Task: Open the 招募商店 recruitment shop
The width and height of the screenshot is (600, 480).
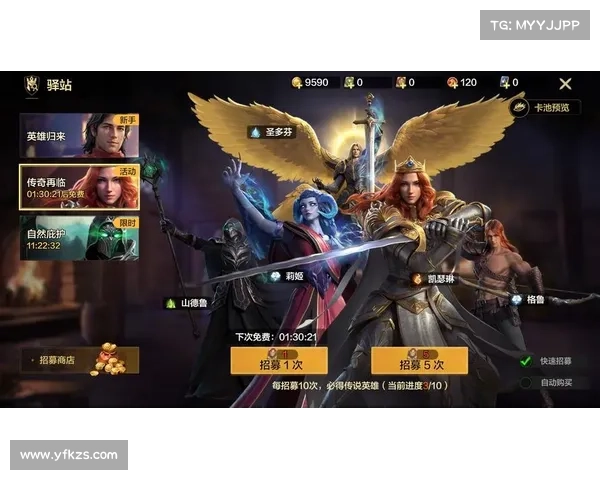Action: pyautogui.click(x=79, y=359)
